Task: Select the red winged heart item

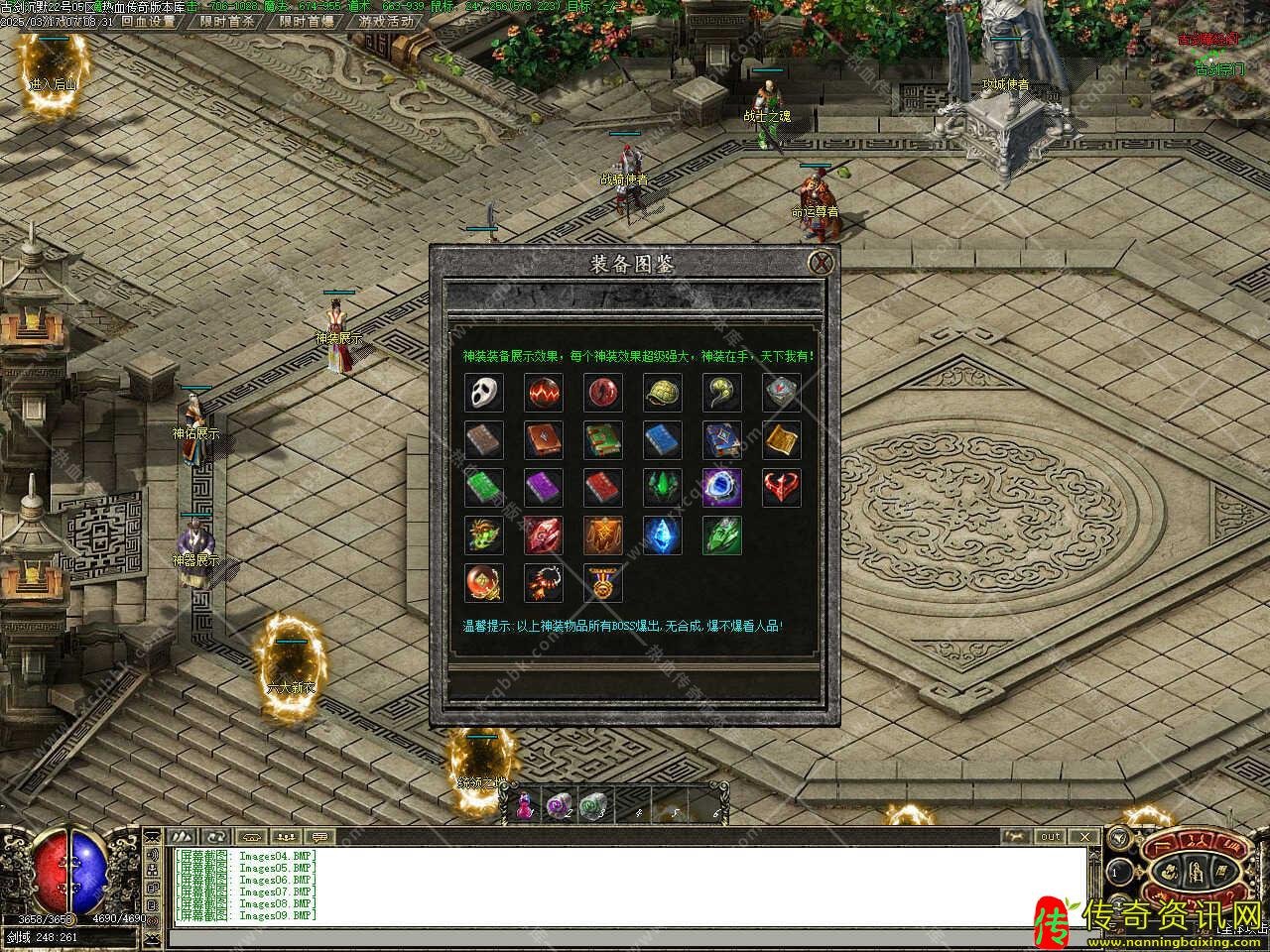Action: click(781, 488)
